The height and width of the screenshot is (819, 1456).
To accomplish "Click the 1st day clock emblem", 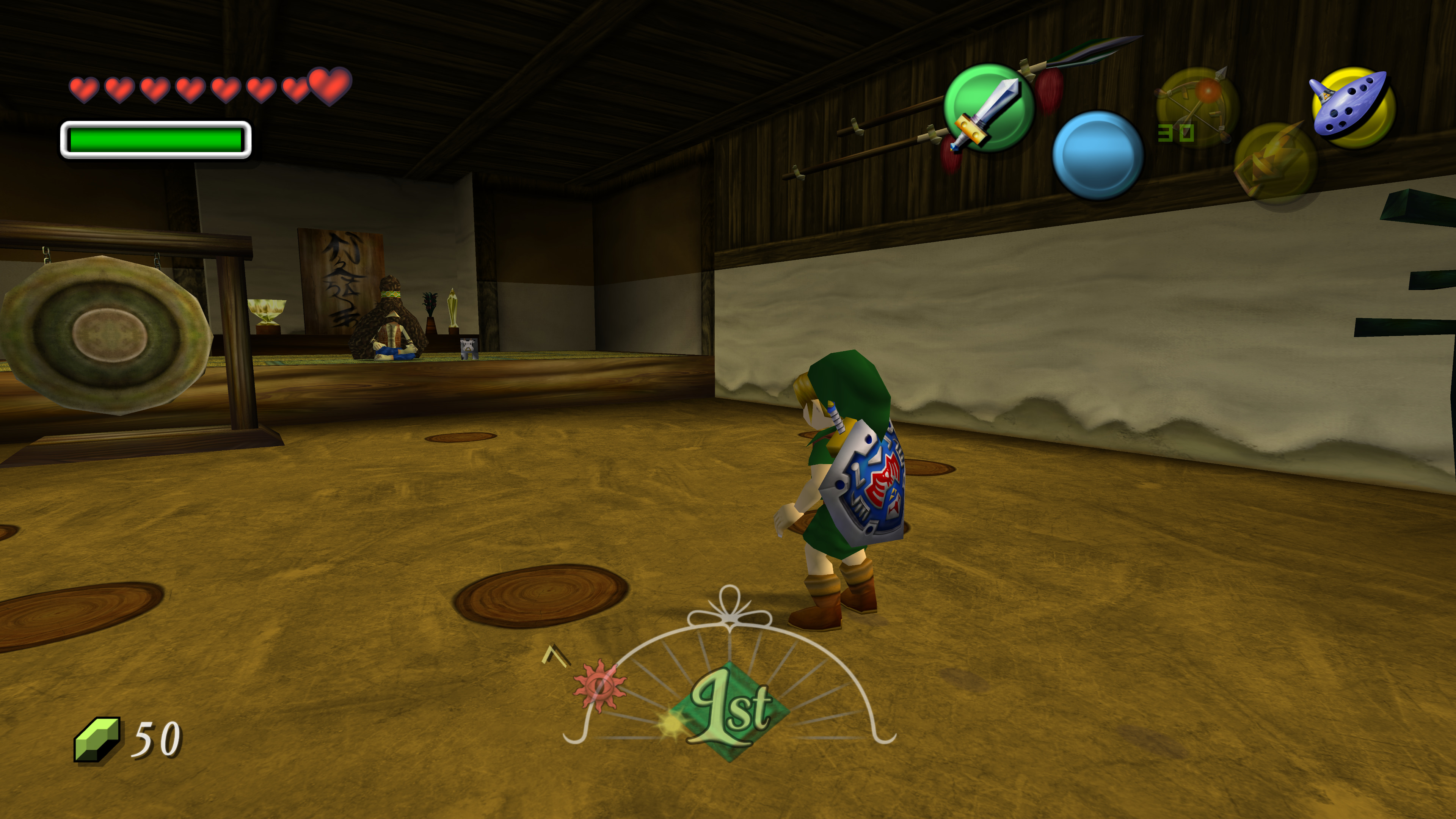I will (x=730, y=711).
